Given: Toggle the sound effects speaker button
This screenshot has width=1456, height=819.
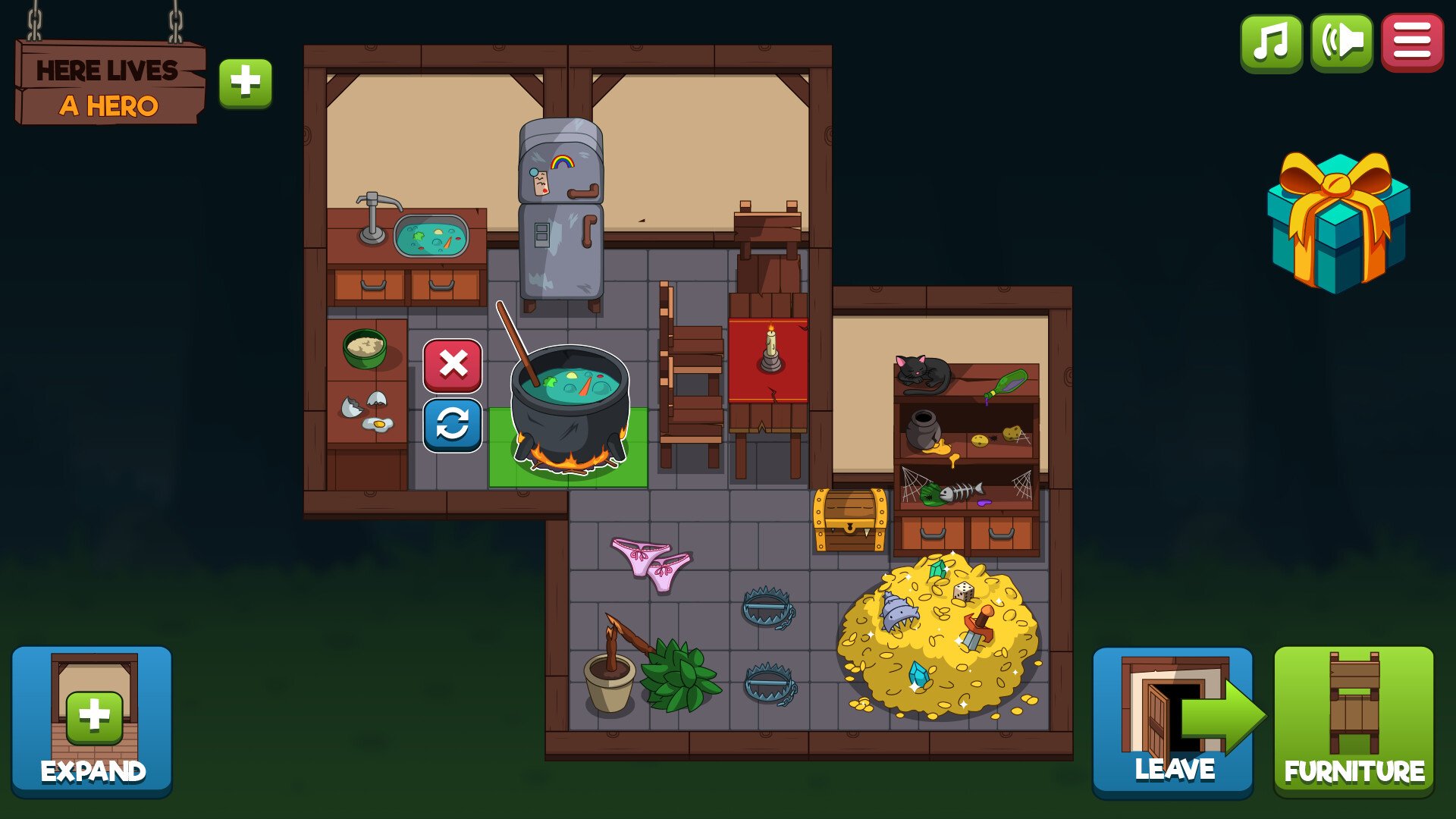Looking at the screenshot, I should pyautogui.click(x=1341, y=42).
